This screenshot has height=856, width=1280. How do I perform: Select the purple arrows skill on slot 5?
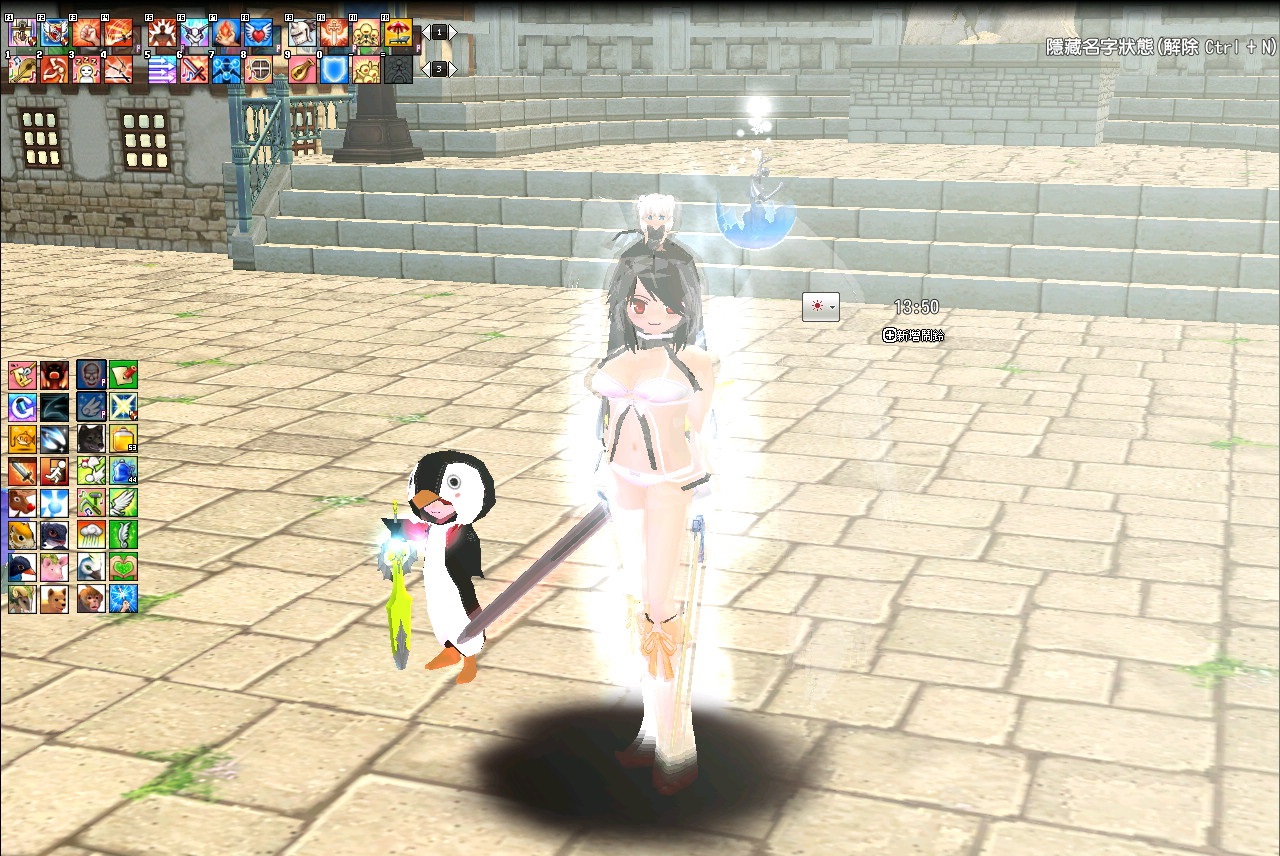tap(162, 69)
